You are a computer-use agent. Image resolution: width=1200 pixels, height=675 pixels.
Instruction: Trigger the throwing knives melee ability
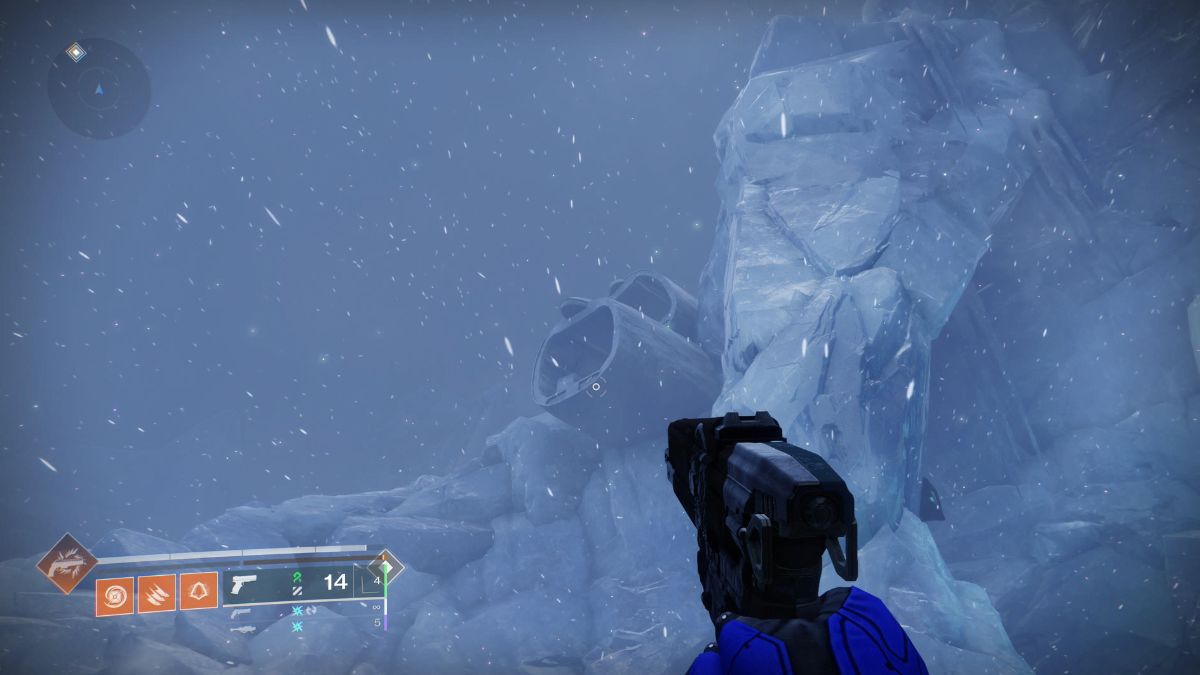coord(157,594)
